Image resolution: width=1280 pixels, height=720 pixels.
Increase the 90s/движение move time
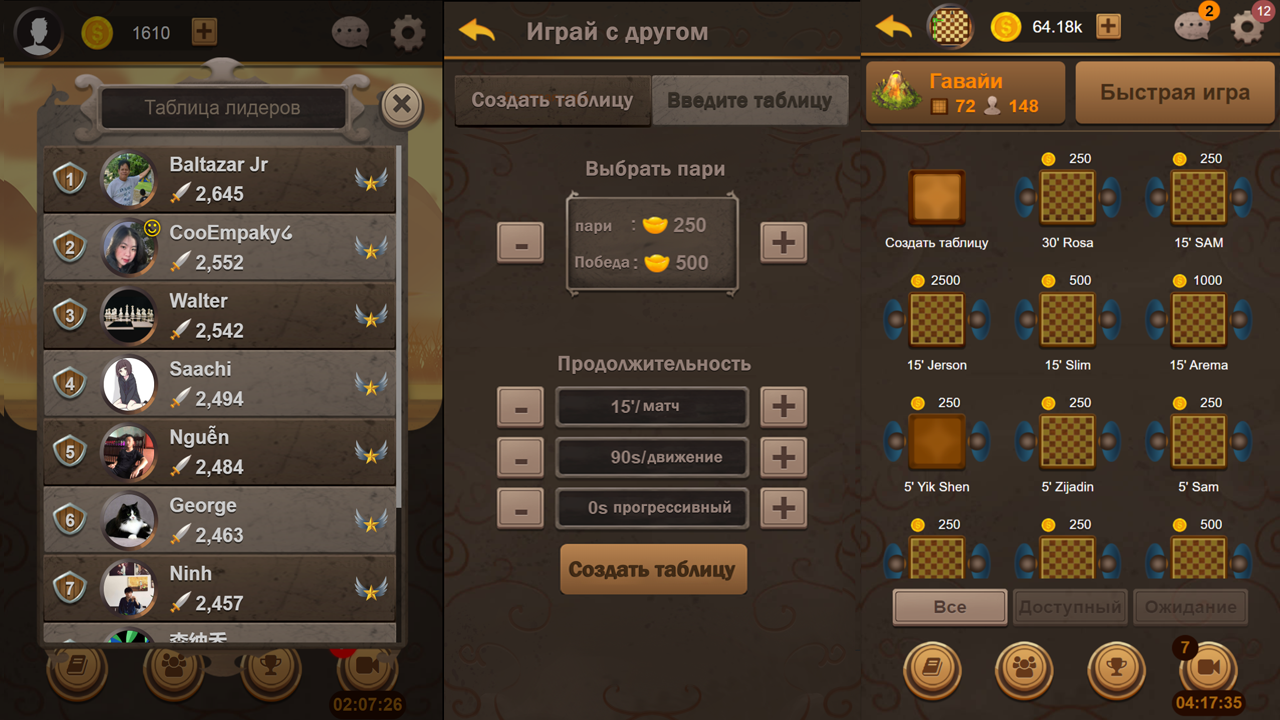(x=783, y=457)
